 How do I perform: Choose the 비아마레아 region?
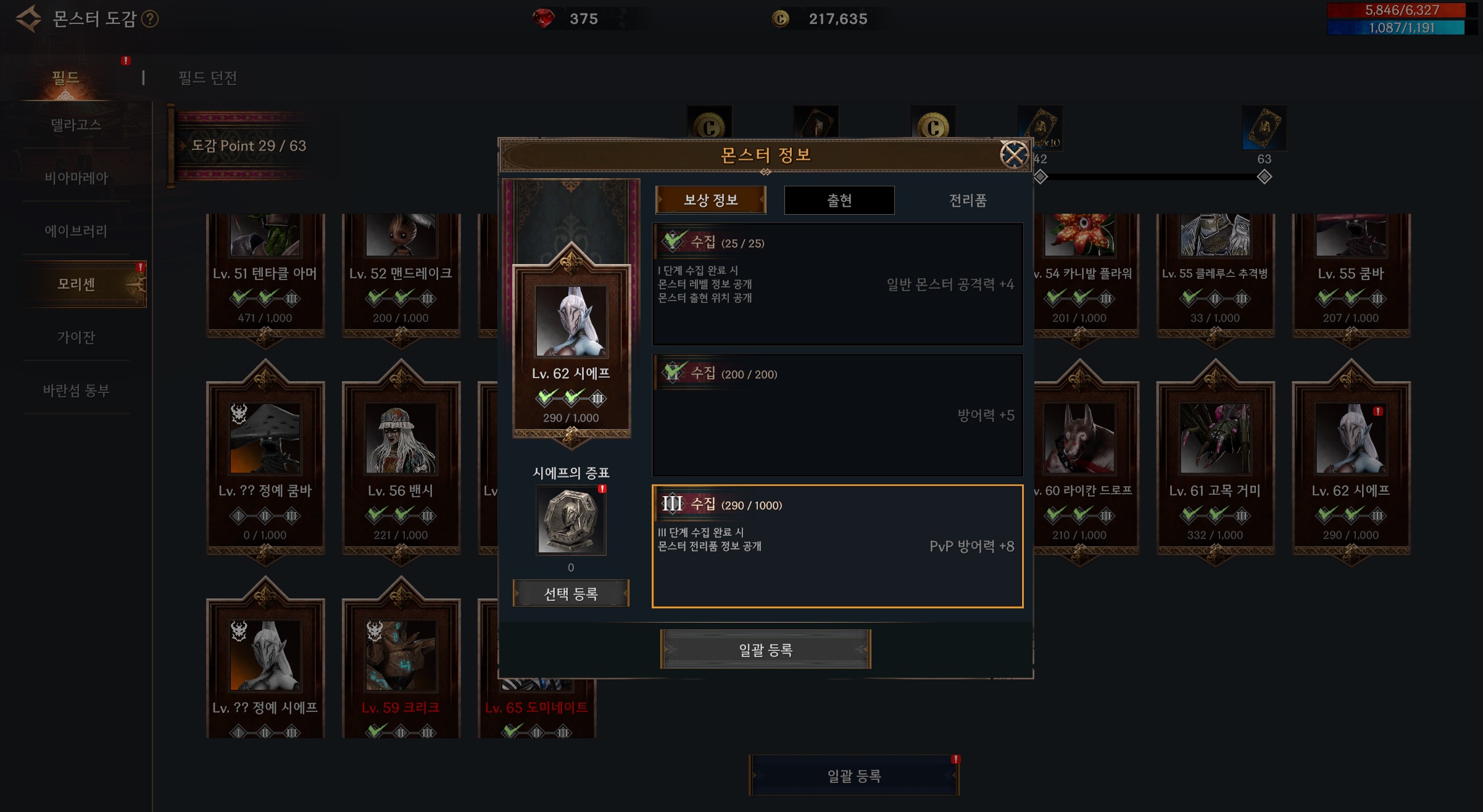[76, 178]
